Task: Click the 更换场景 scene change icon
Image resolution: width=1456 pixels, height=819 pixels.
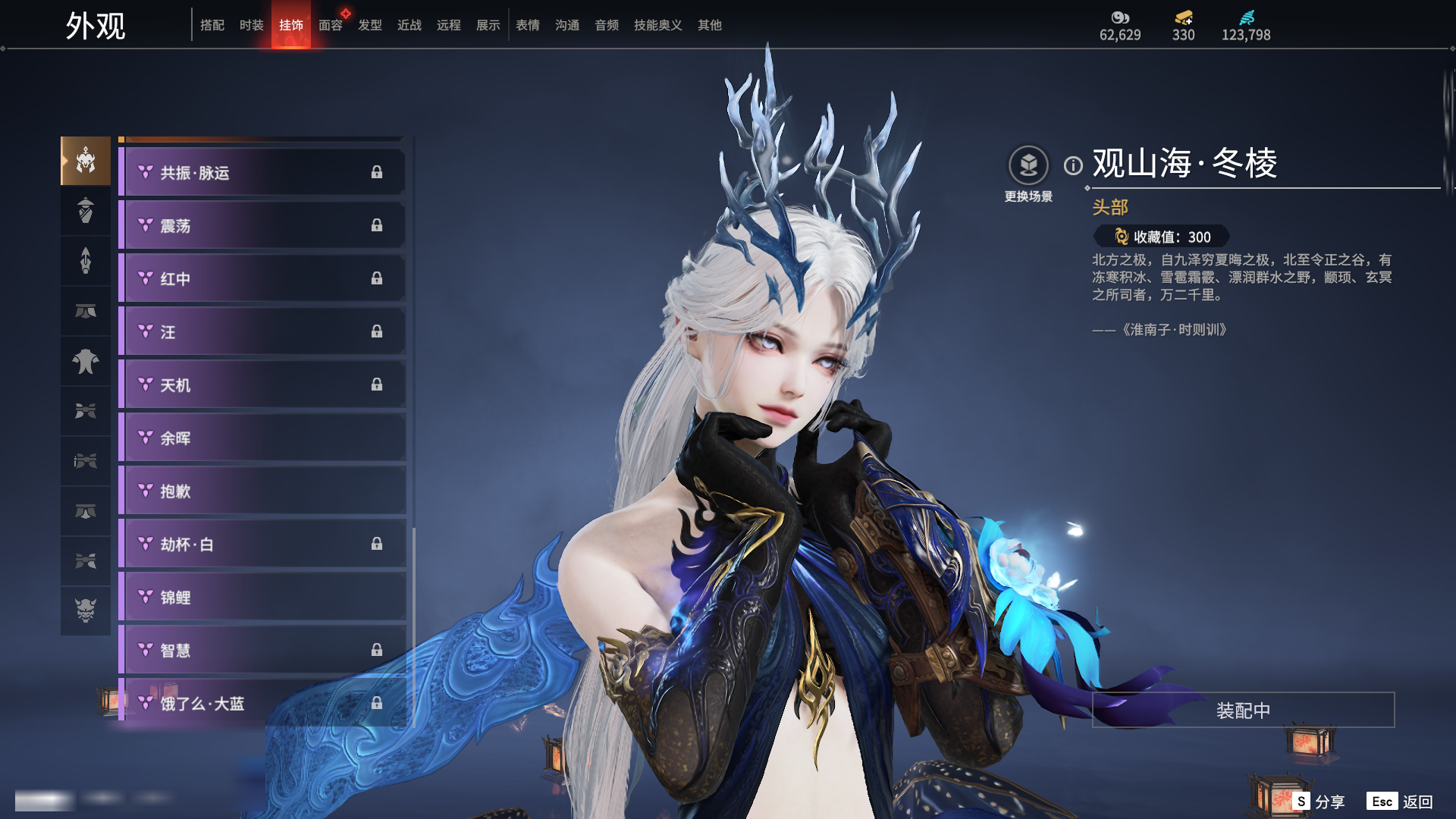Action: click(1028, 165)
